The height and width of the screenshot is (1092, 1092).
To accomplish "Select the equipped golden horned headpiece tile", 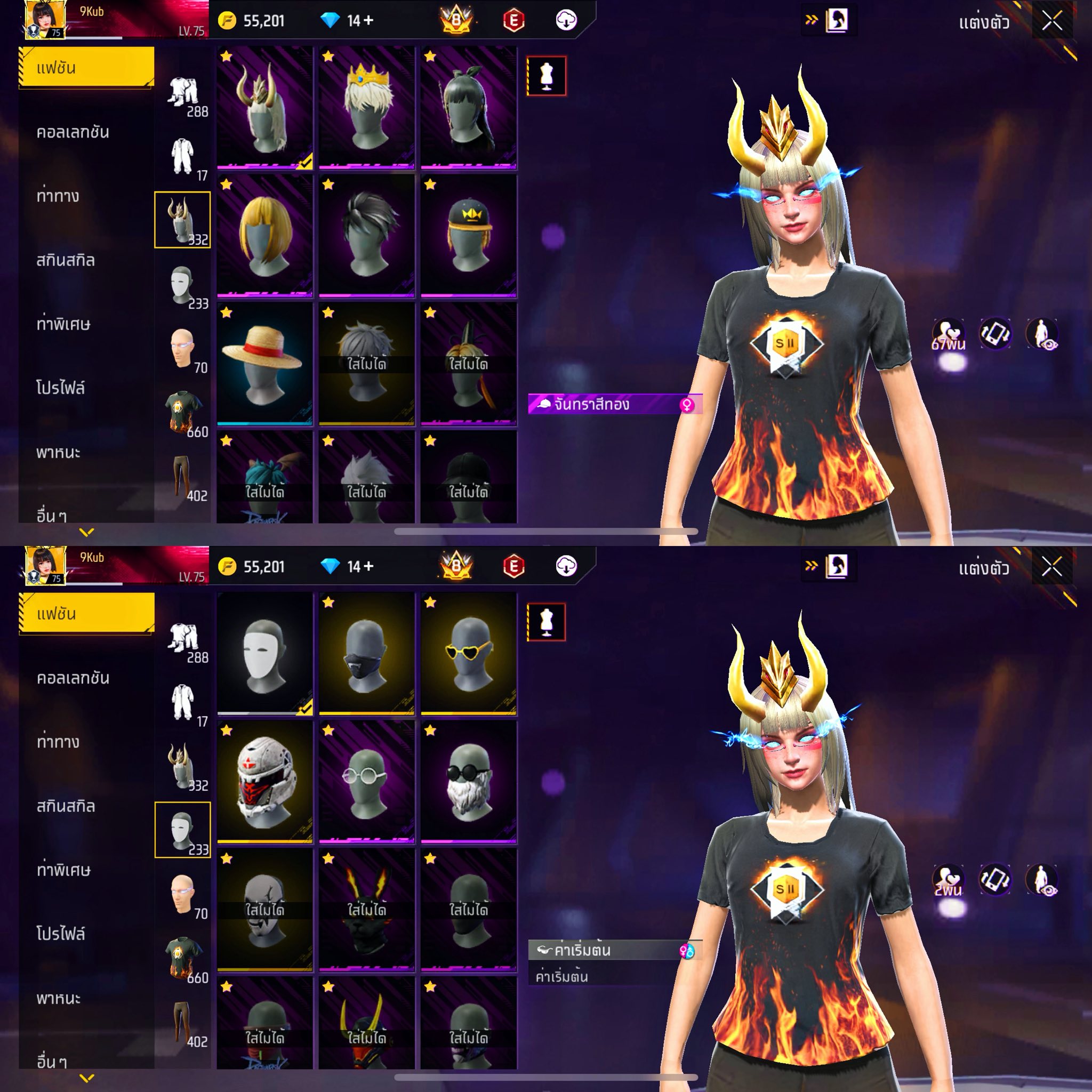I will pyautogui.click(x=264, y=107).
